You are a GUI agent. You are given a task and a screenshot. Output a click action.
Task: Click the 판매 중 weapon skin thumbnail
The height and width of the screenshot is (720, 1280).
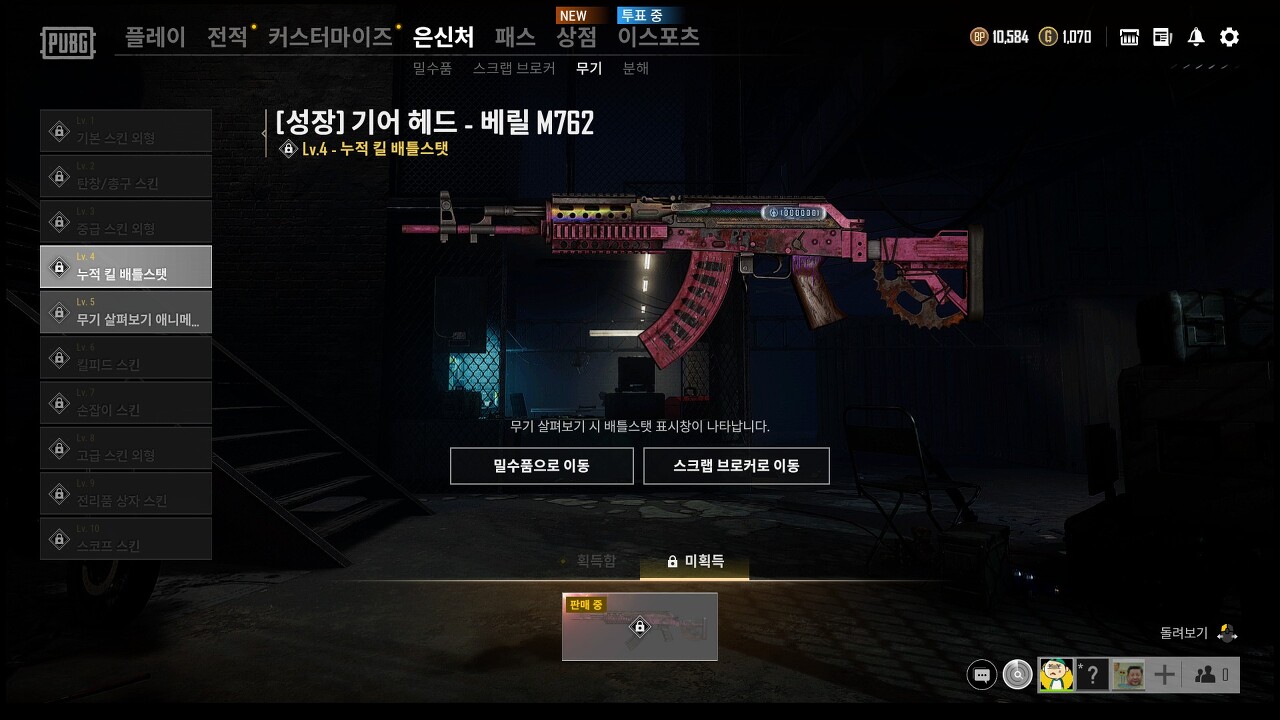point(639,627)
